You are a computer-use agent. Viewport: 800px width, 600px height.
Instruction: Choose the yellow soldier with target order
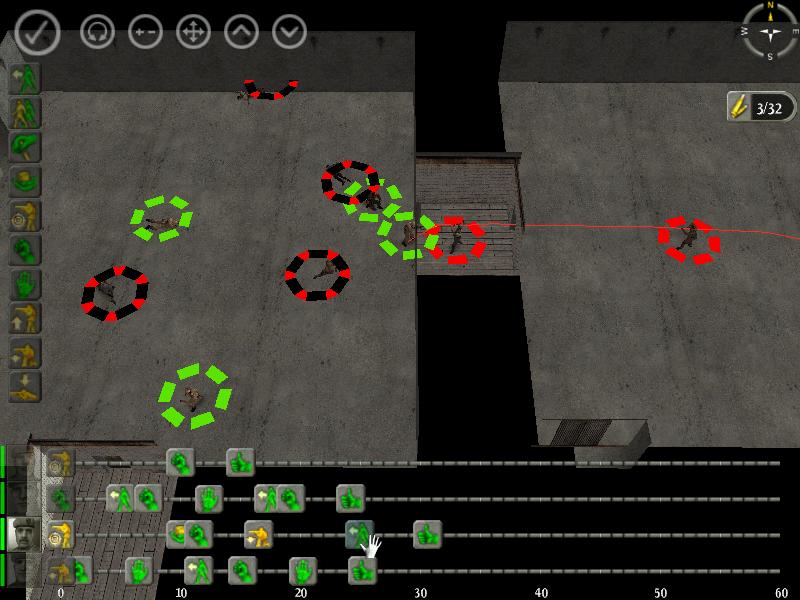(24, 214)
